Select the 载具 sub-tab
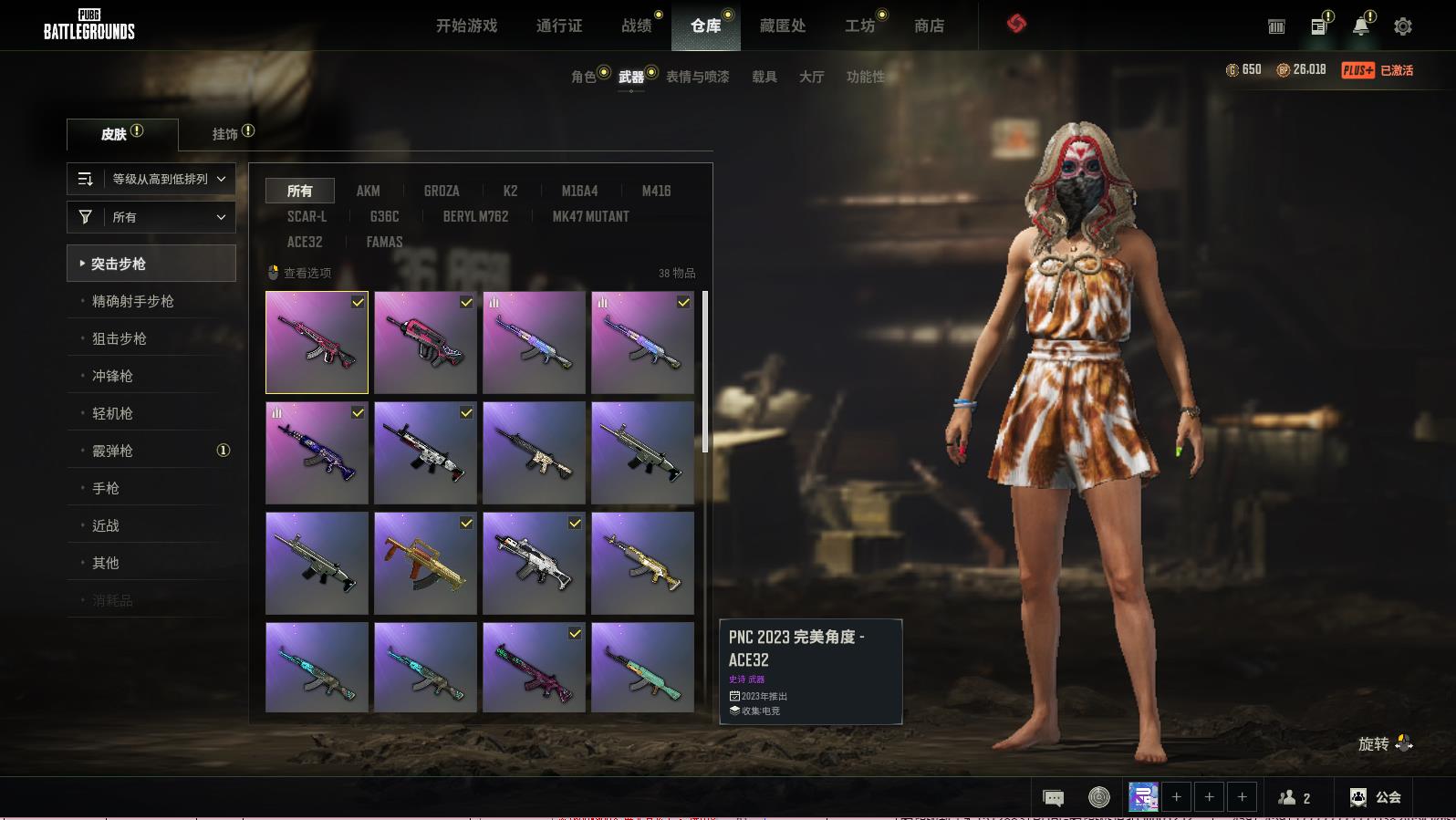The height and width of the screenshot is (820, 1456). (x=764, y=77)
